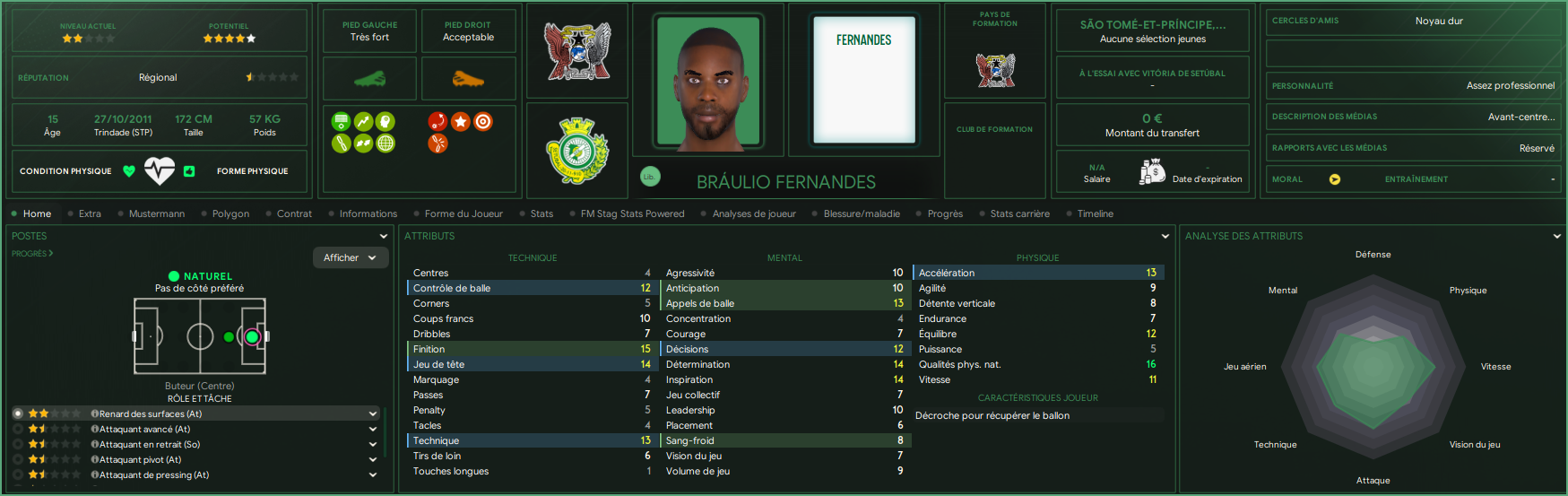
Task: Switch to the Extra tab
Action: 90,213
